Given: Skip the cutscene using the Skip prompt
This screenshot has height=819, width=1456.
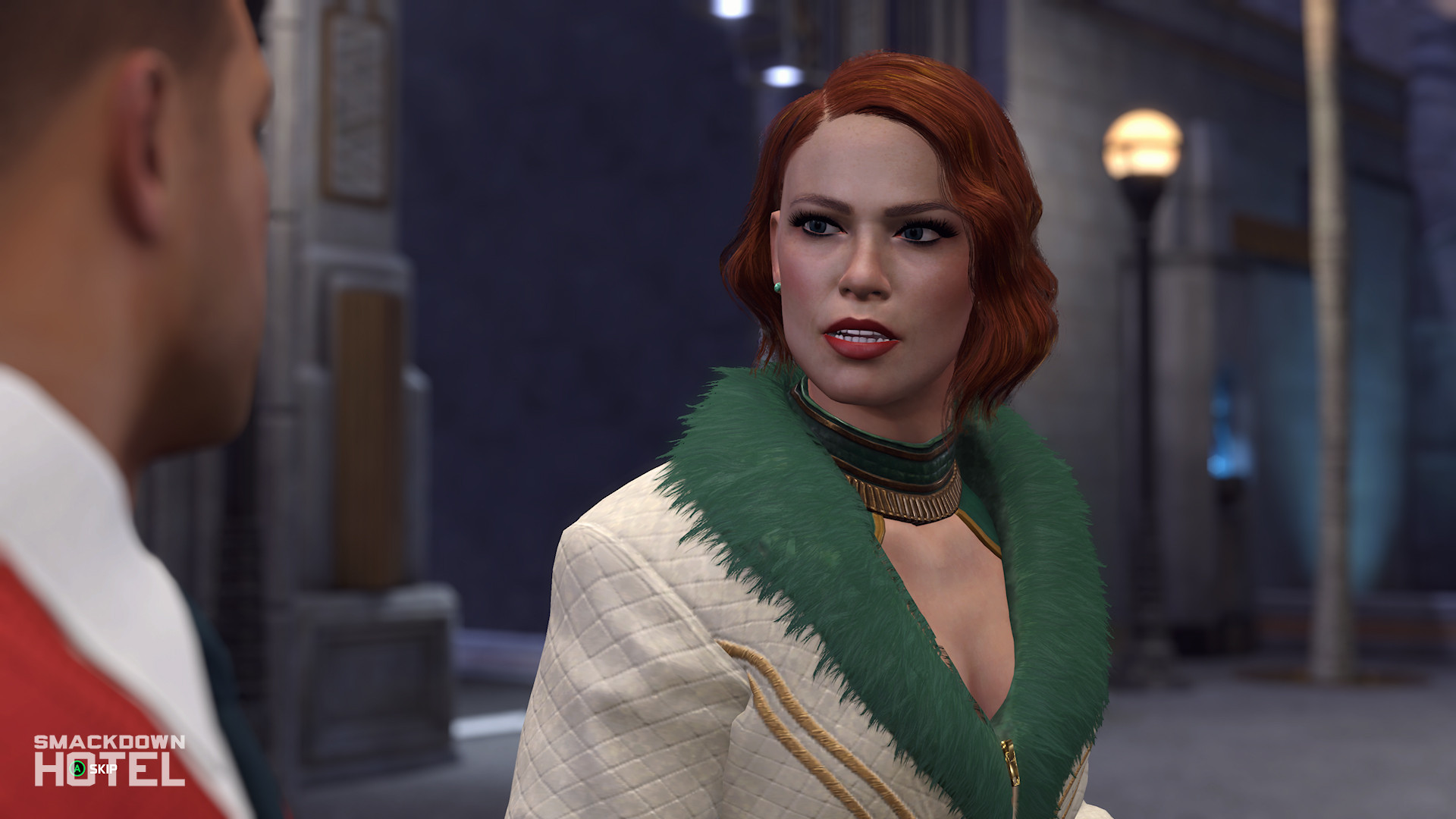Looking at the screenshot, I should [x=94, y=769].
